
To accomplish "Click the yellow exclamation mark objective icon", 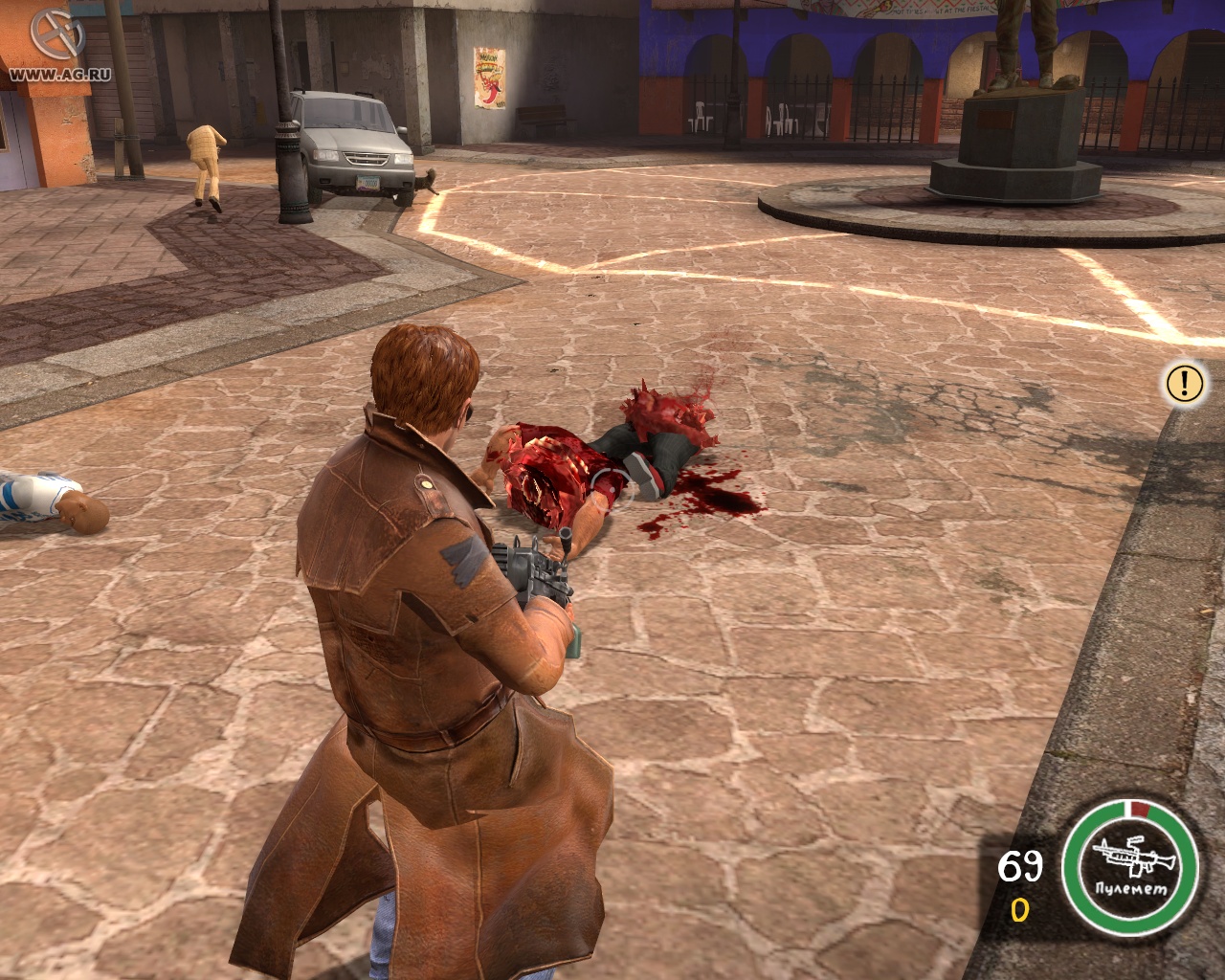I will click(1184, 383).
